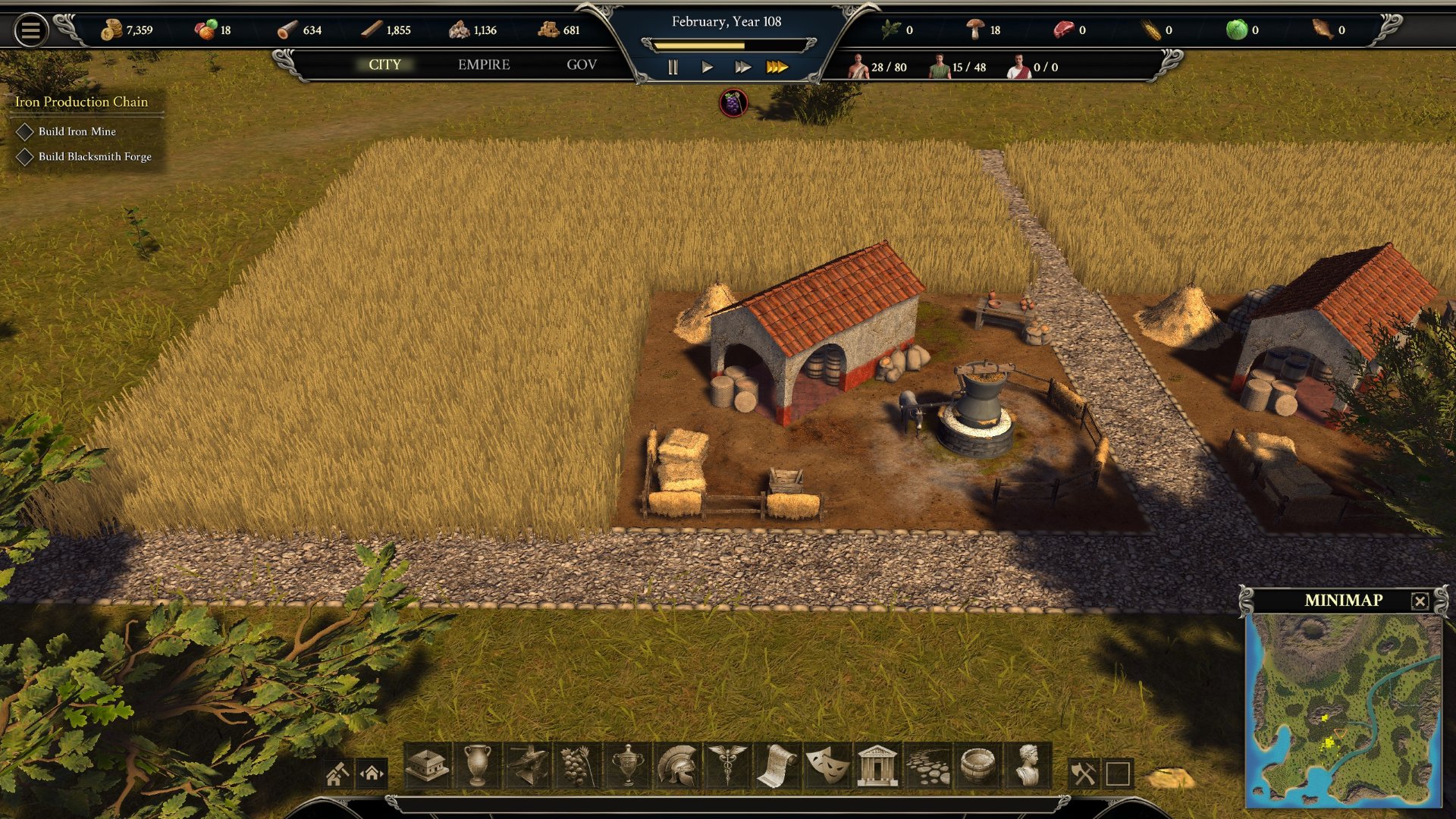This screenshot has width=1456, height=819.
Task: Open the caduceus health category
Action: click(726, 765)
